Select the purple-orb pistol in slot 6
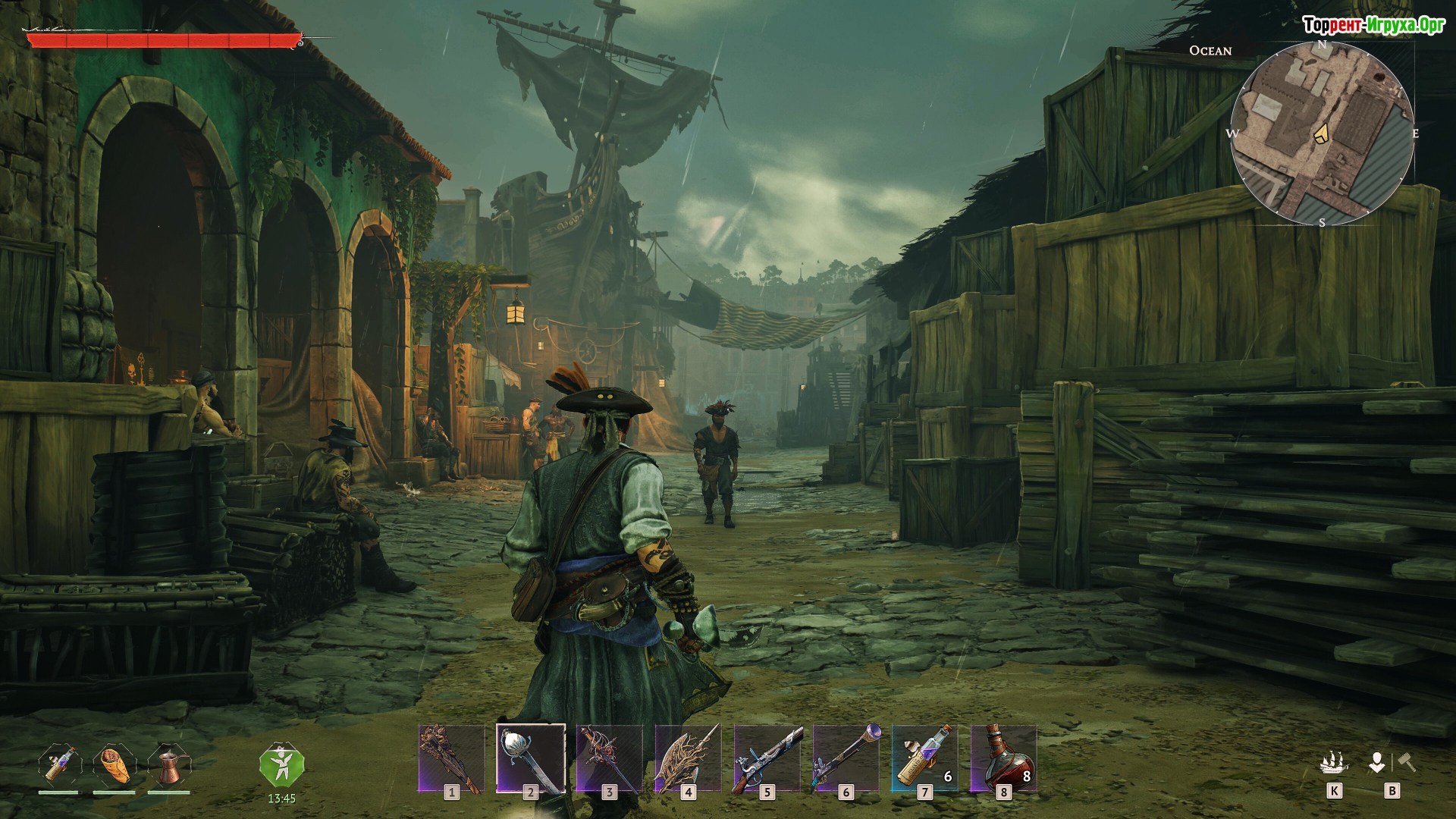 click(846, 758)
